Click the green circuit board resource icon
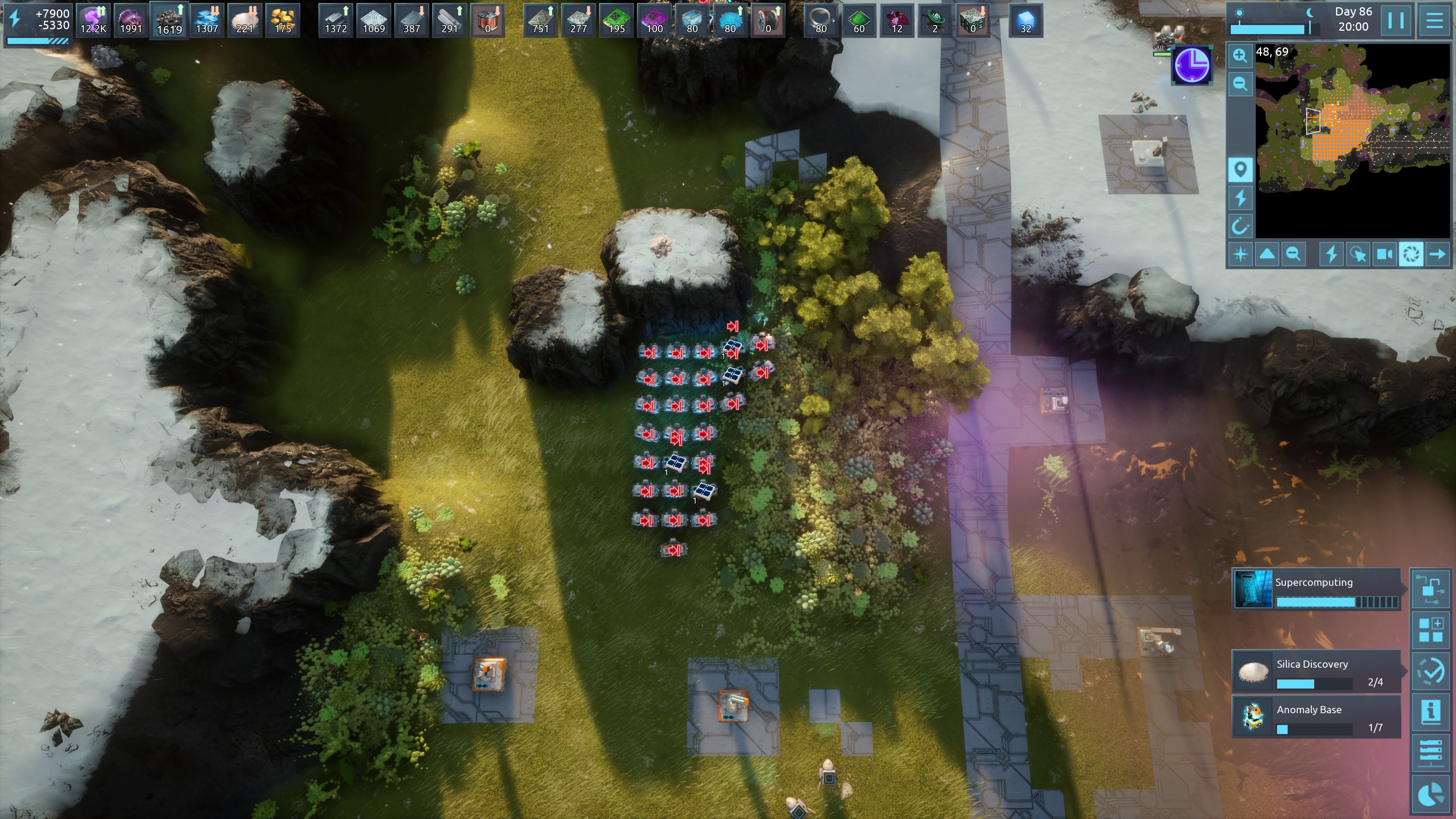 tap(616, 20)
